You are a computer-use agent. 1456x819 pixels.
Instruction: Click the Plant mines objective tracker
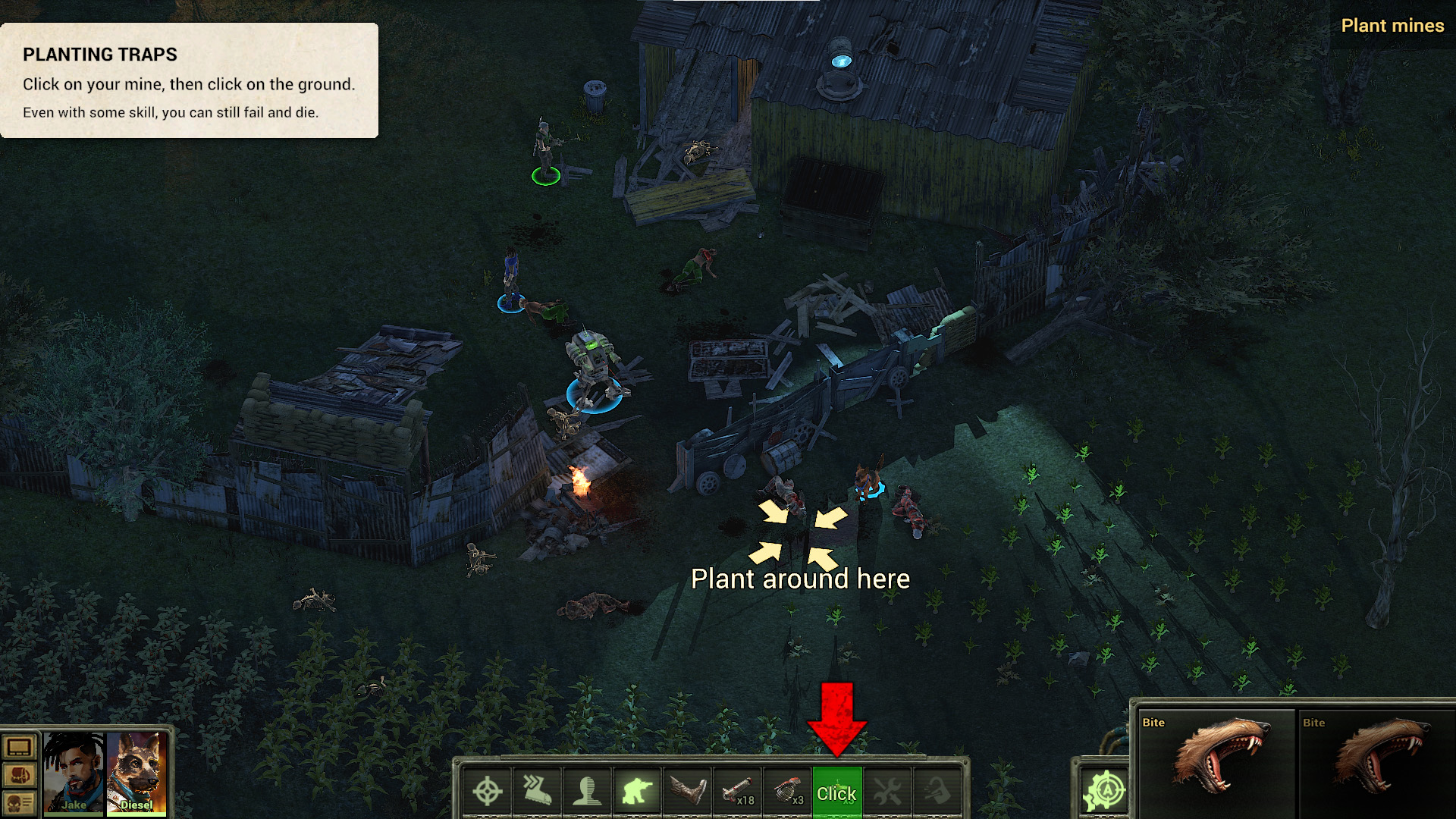[x=1392, y=26]
